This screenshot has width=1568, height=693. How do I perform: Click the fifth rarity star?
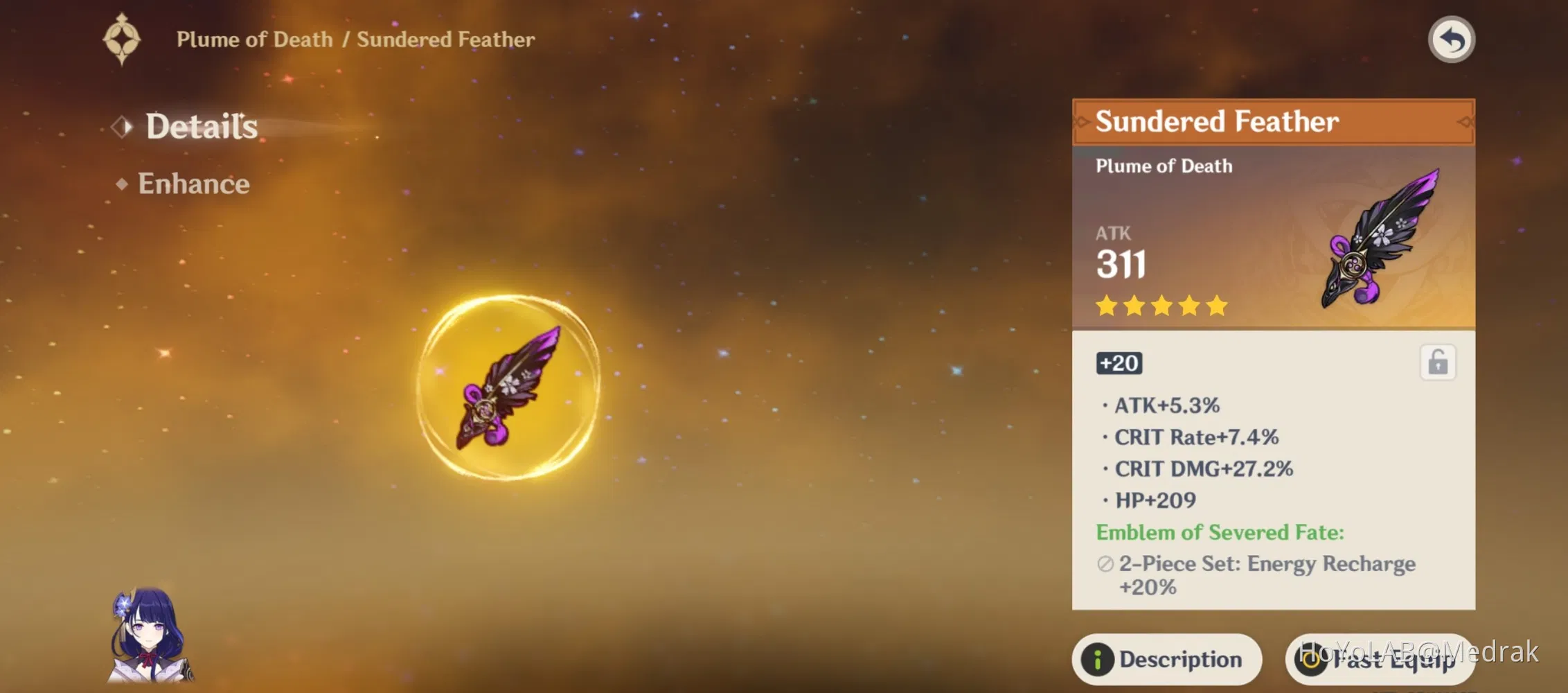[x=1217, y=306]
